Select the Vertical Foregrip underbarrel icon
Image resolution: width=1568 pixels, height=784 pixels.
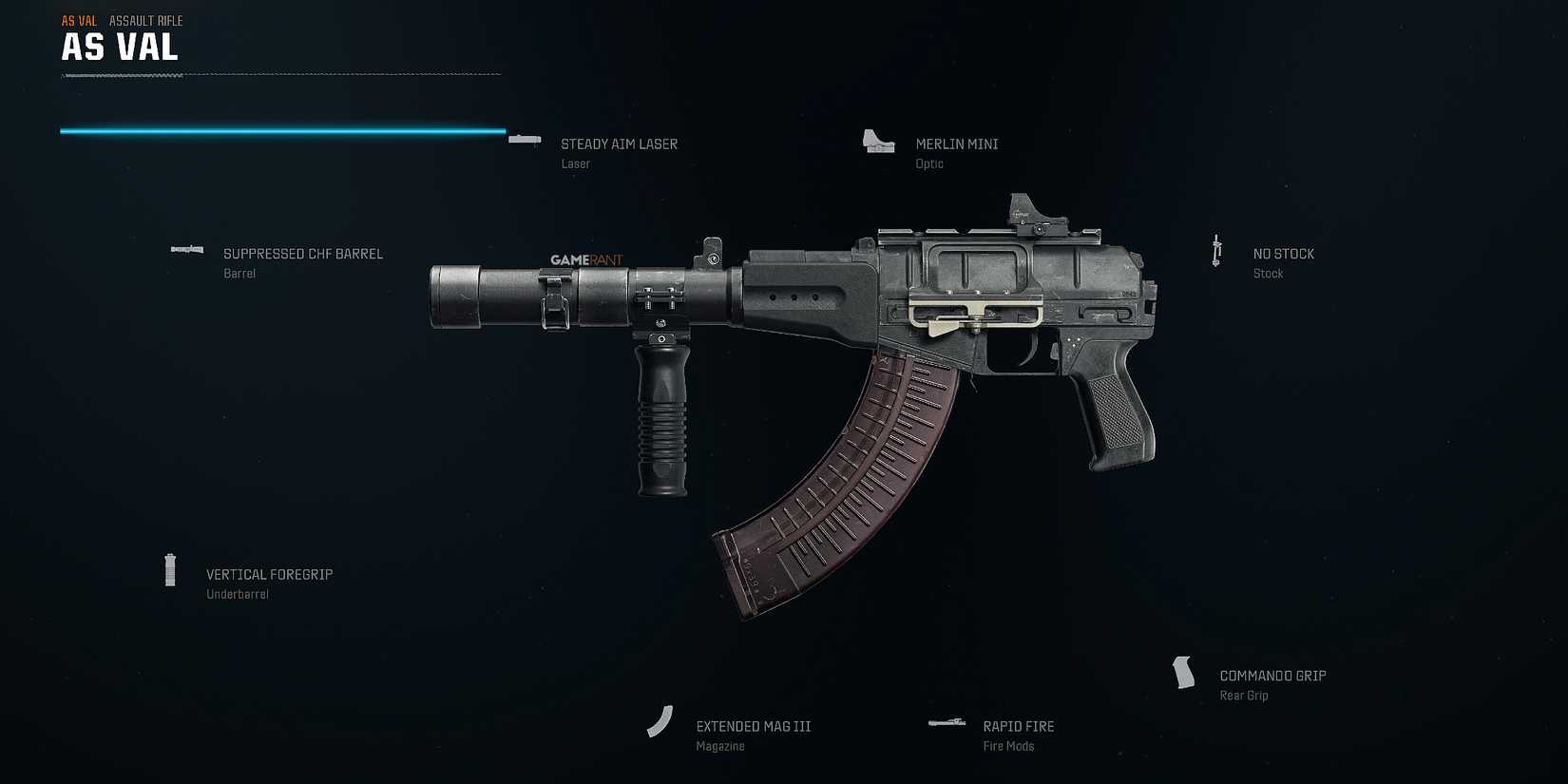pyautogui.click(x=171, y=569)
